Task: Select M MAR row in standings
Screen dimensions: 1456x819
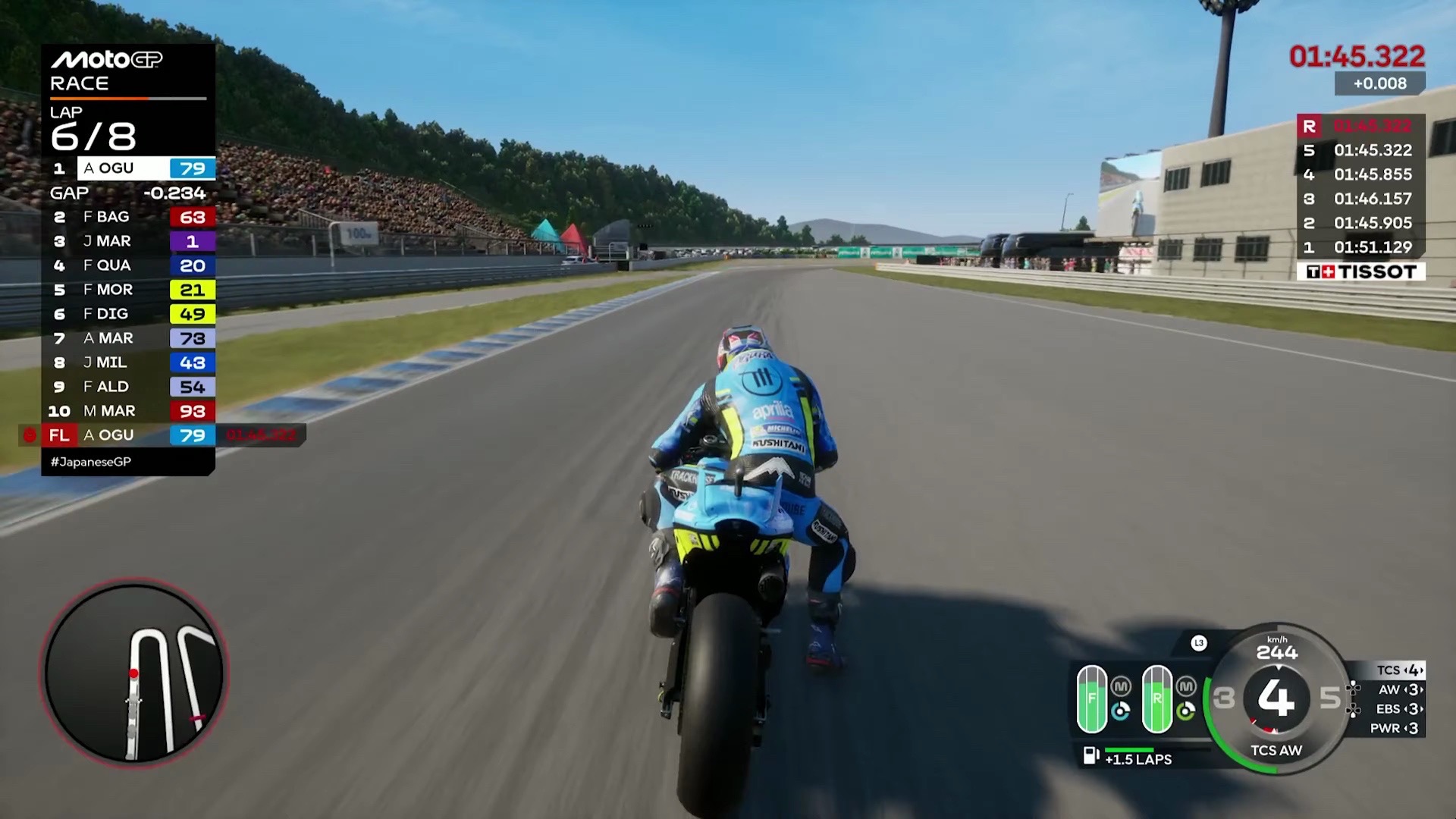Action: (129, 411)
